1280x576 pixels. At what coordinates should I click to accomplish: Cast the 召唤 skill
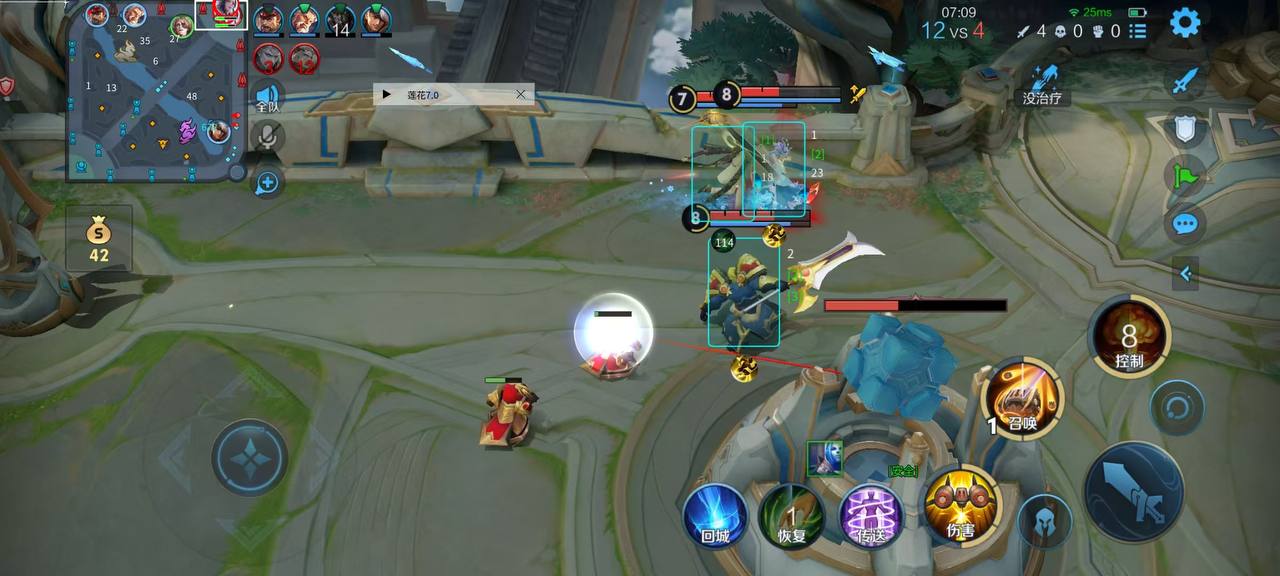[1022, 398]
